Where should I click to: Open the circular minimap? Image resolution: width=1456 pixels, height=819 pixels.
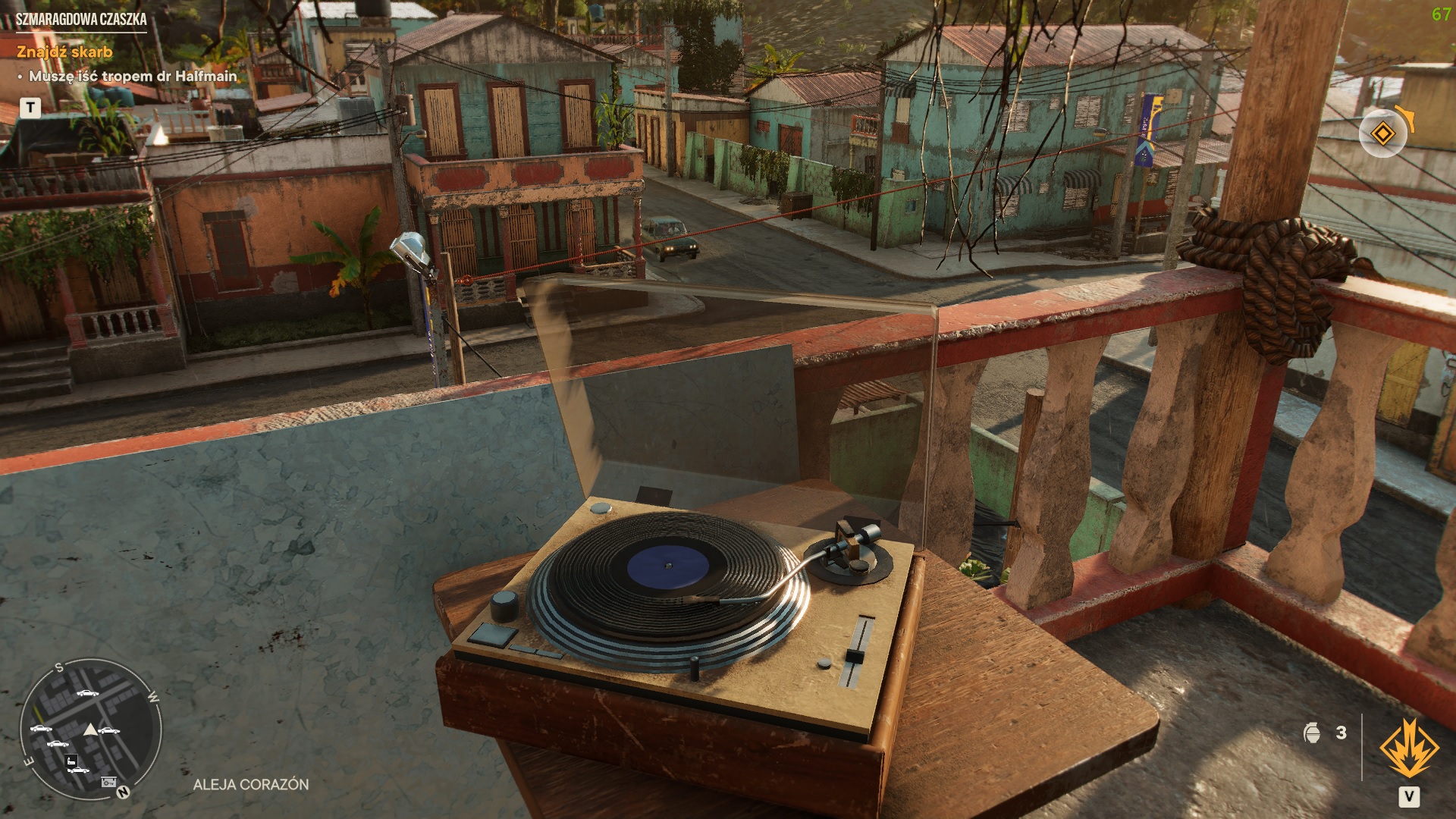tap(90, 729)
